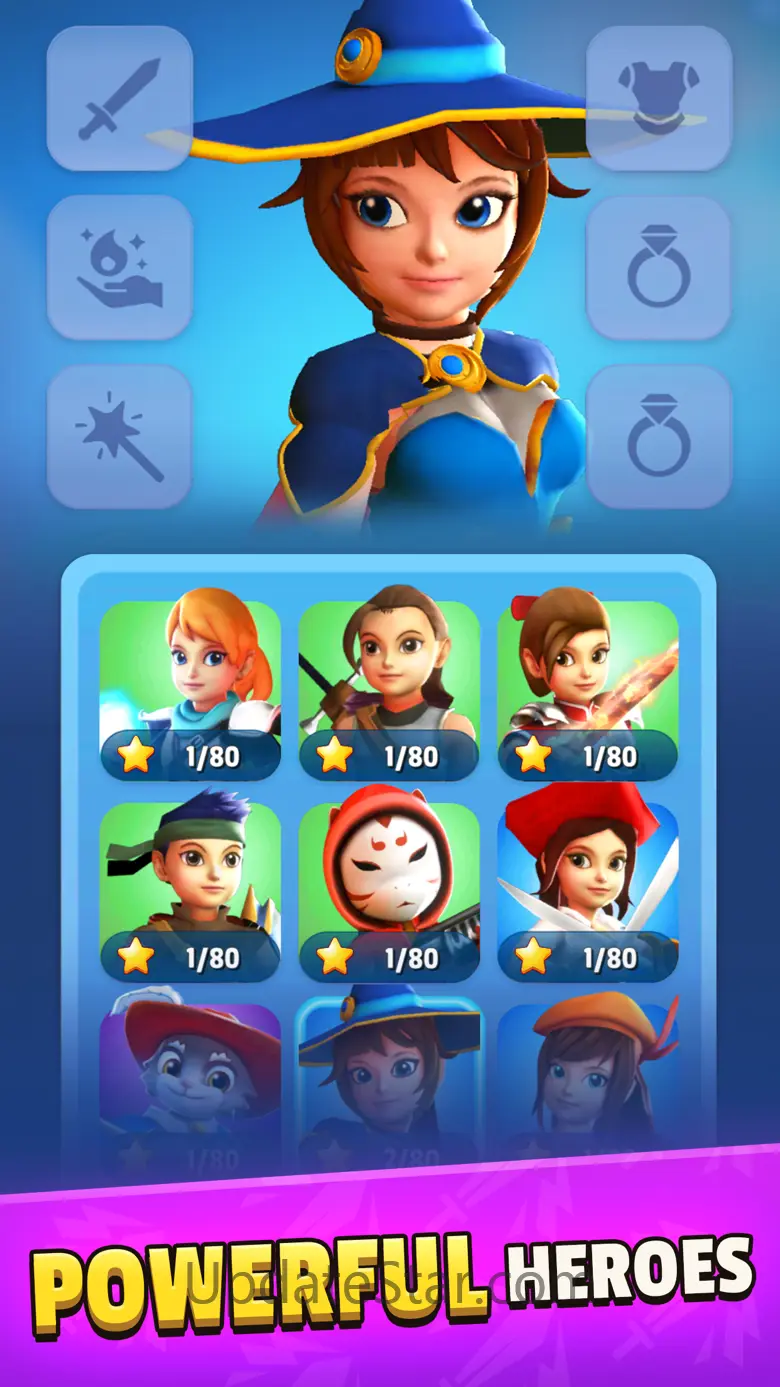
Task: Tap the chest armor equipment slot
Action: [x=659, y=98]
